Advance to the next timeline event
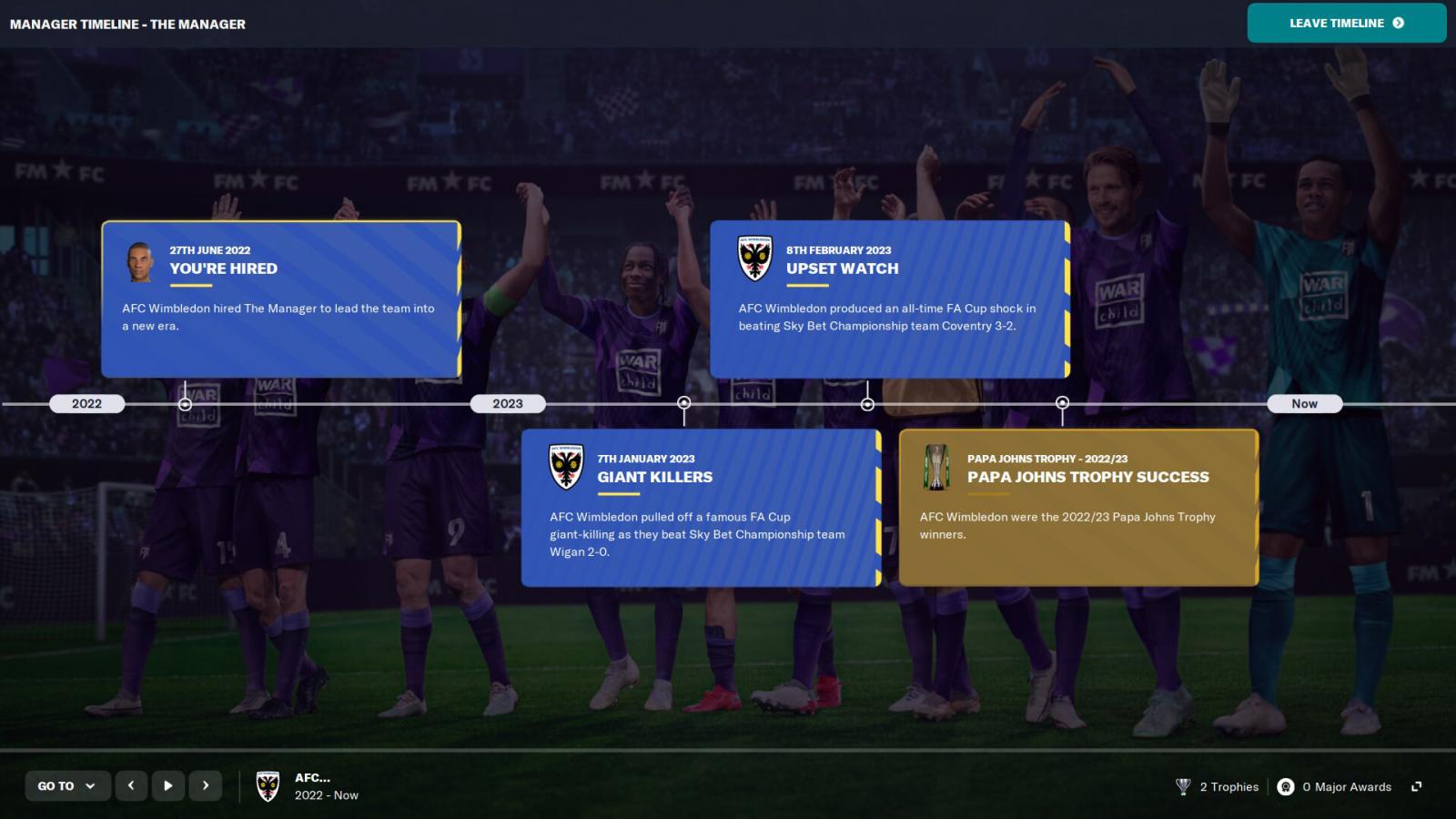 point(206,785)
